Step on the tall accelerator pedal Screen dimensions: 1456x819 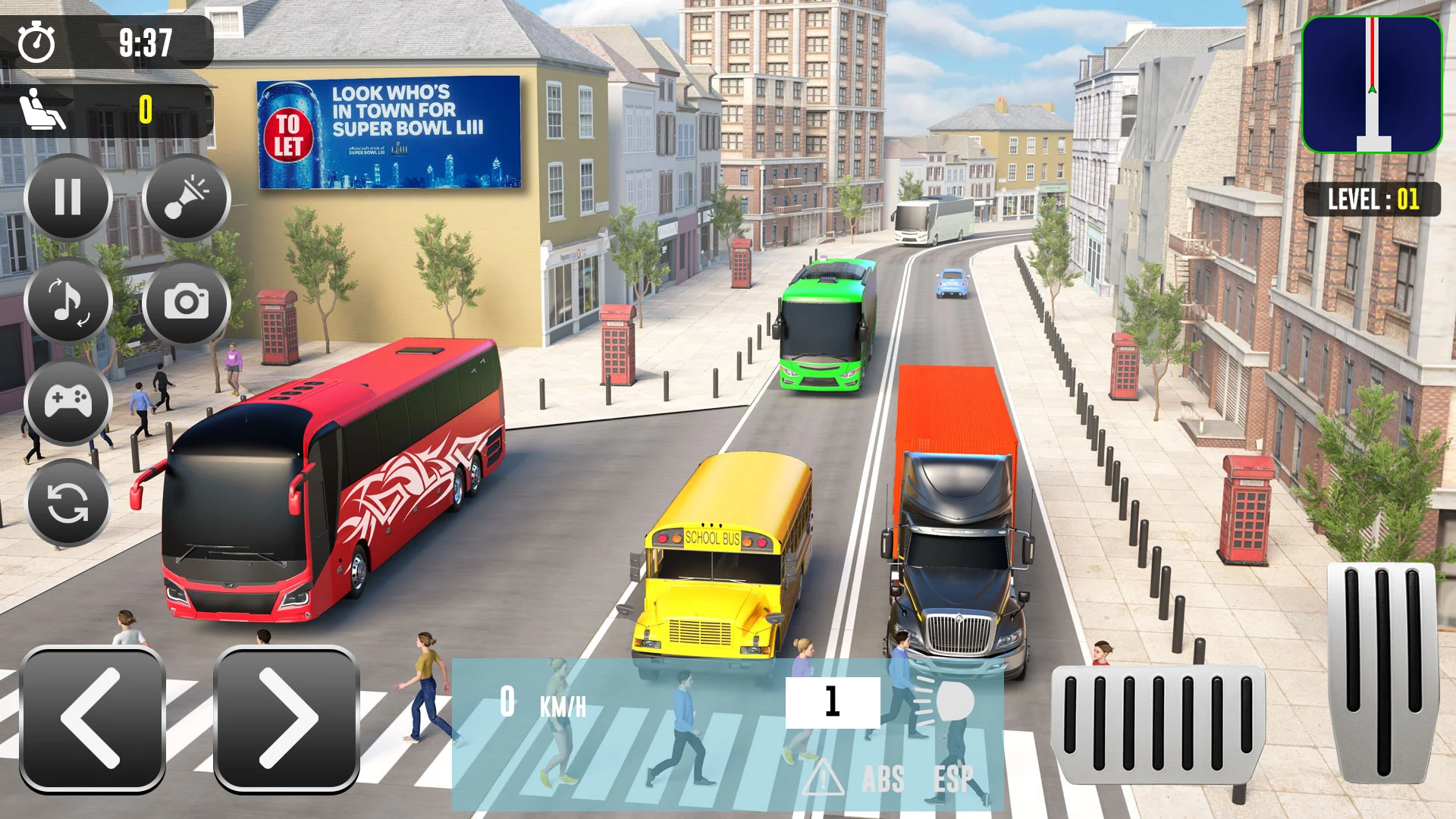pos(1383,671)
